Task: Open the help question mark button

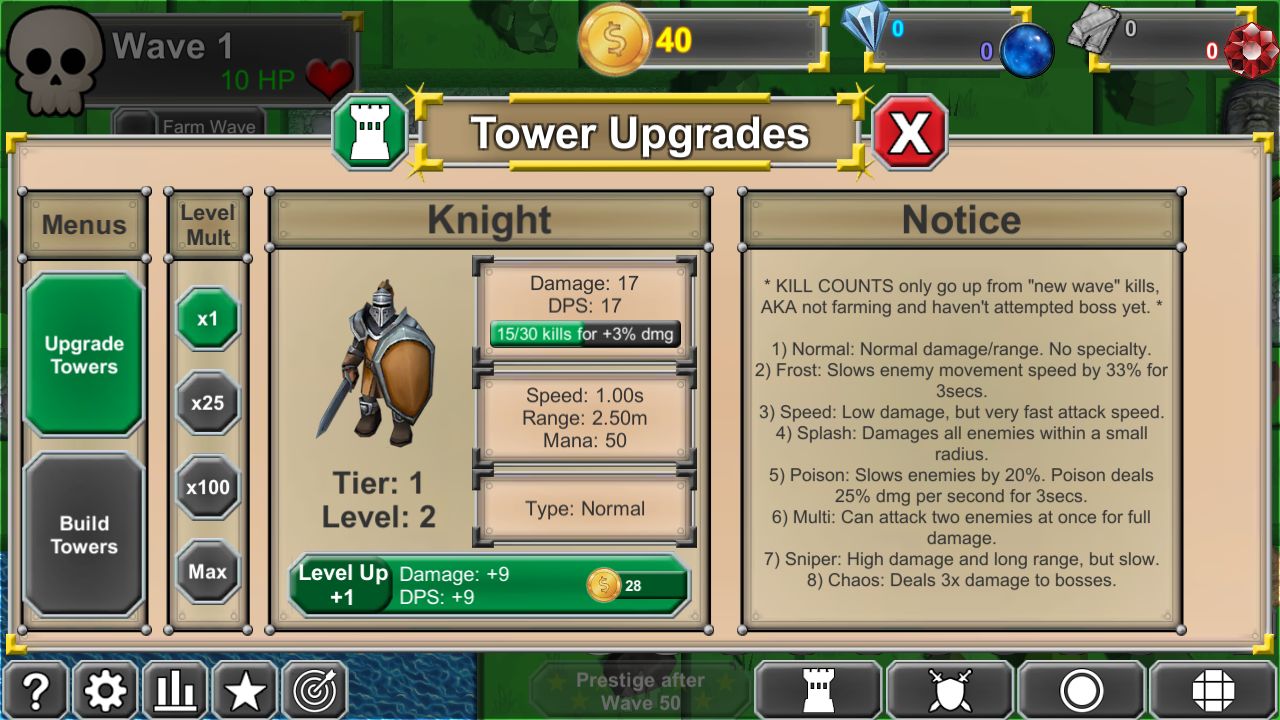Action: (x=36, y=691)
